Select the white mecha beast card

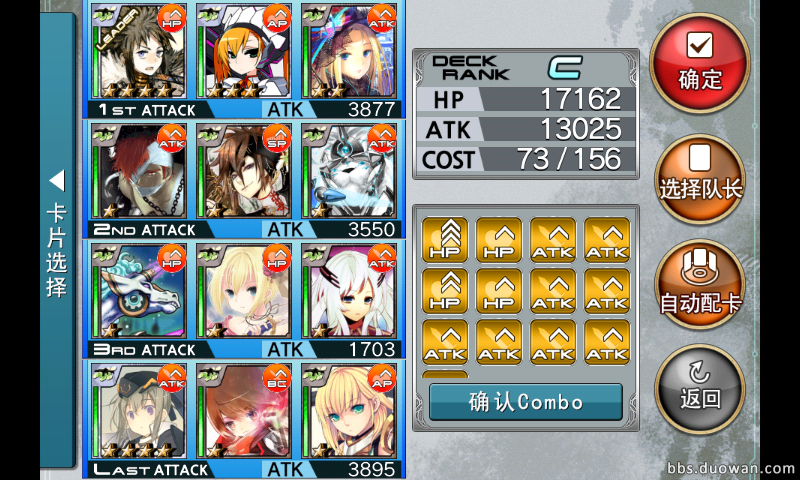click(348, 170)
